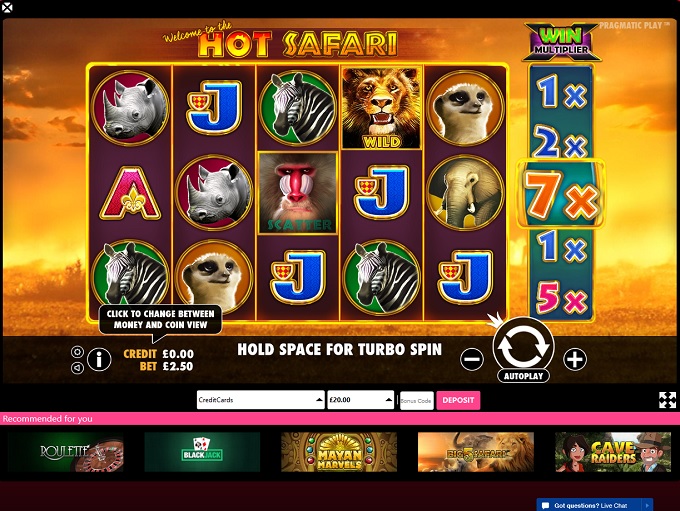Close the game with the top-left X
680x511 pixels.
click(7, 7)
